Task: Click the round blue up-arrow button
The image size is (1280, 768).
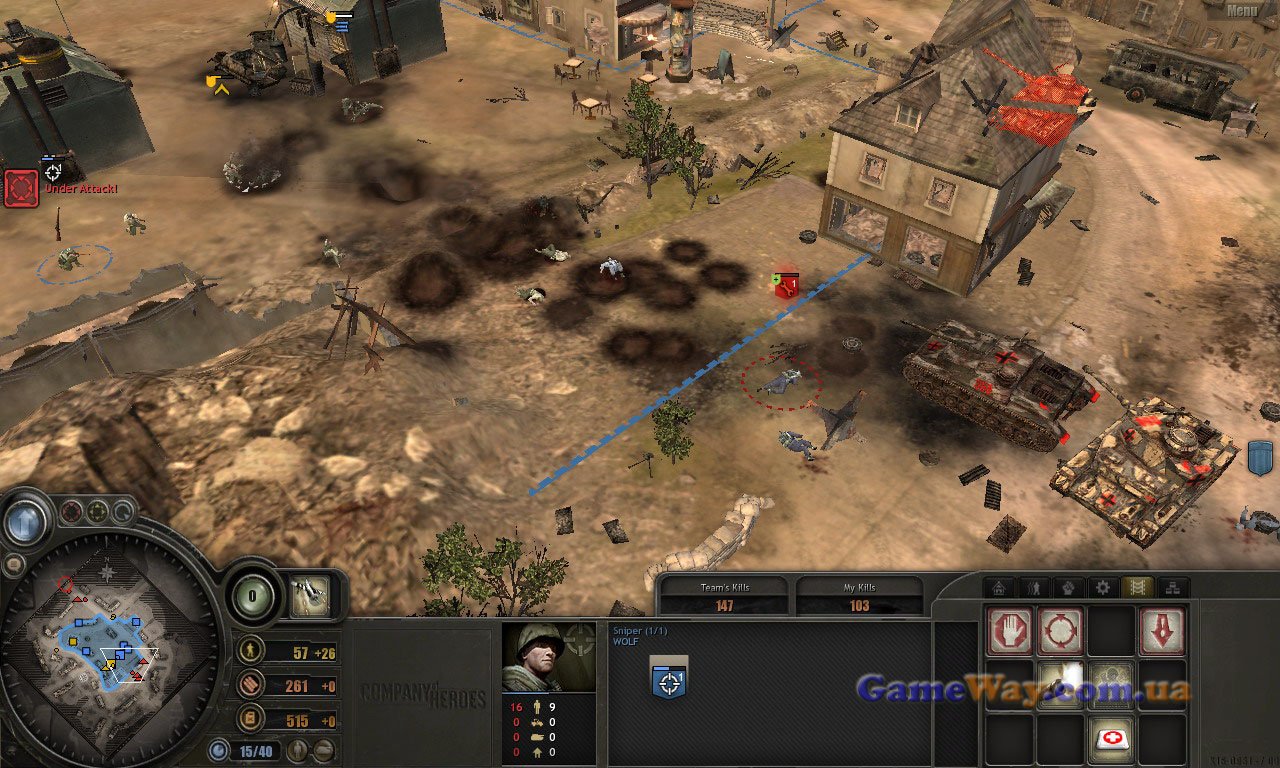Action: point(26,520)
